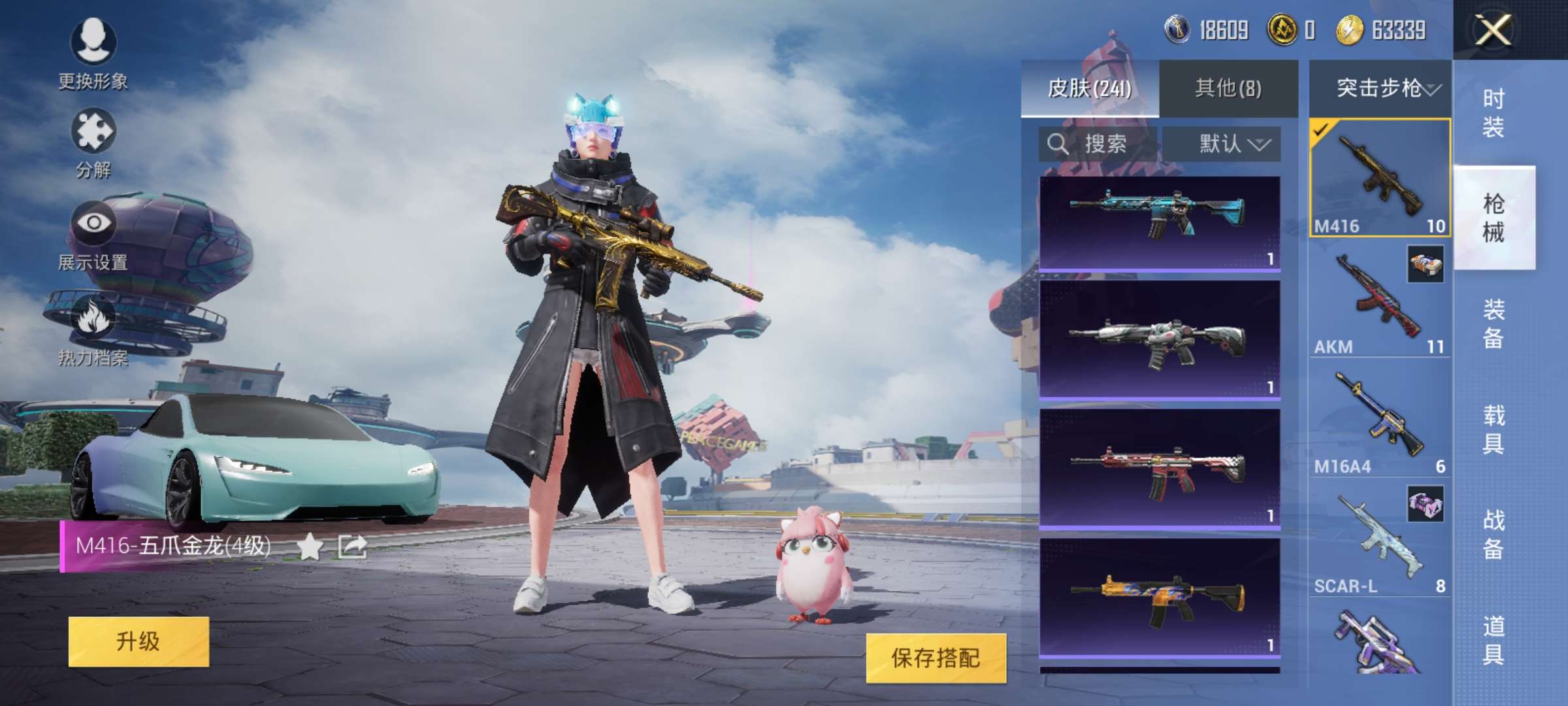
Task: Switch to the 时装 fashion category
Action: [1494, 112]
